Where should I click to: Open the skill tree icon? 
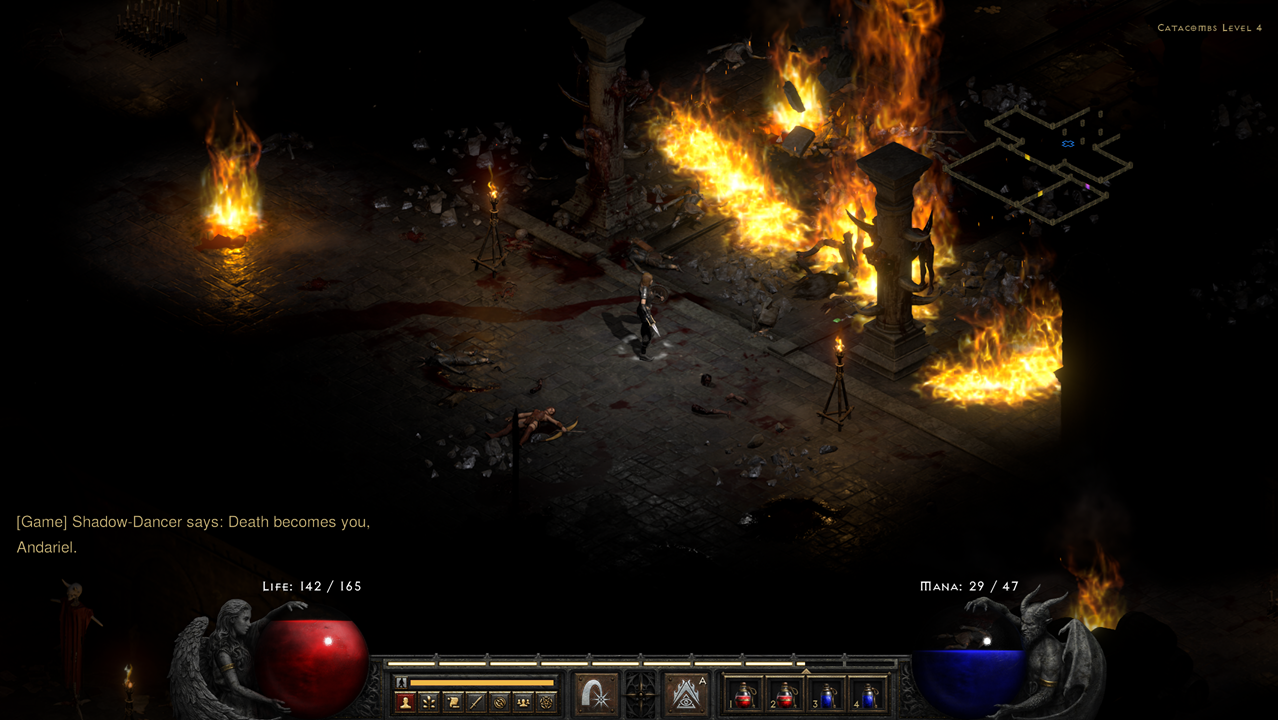428,703
